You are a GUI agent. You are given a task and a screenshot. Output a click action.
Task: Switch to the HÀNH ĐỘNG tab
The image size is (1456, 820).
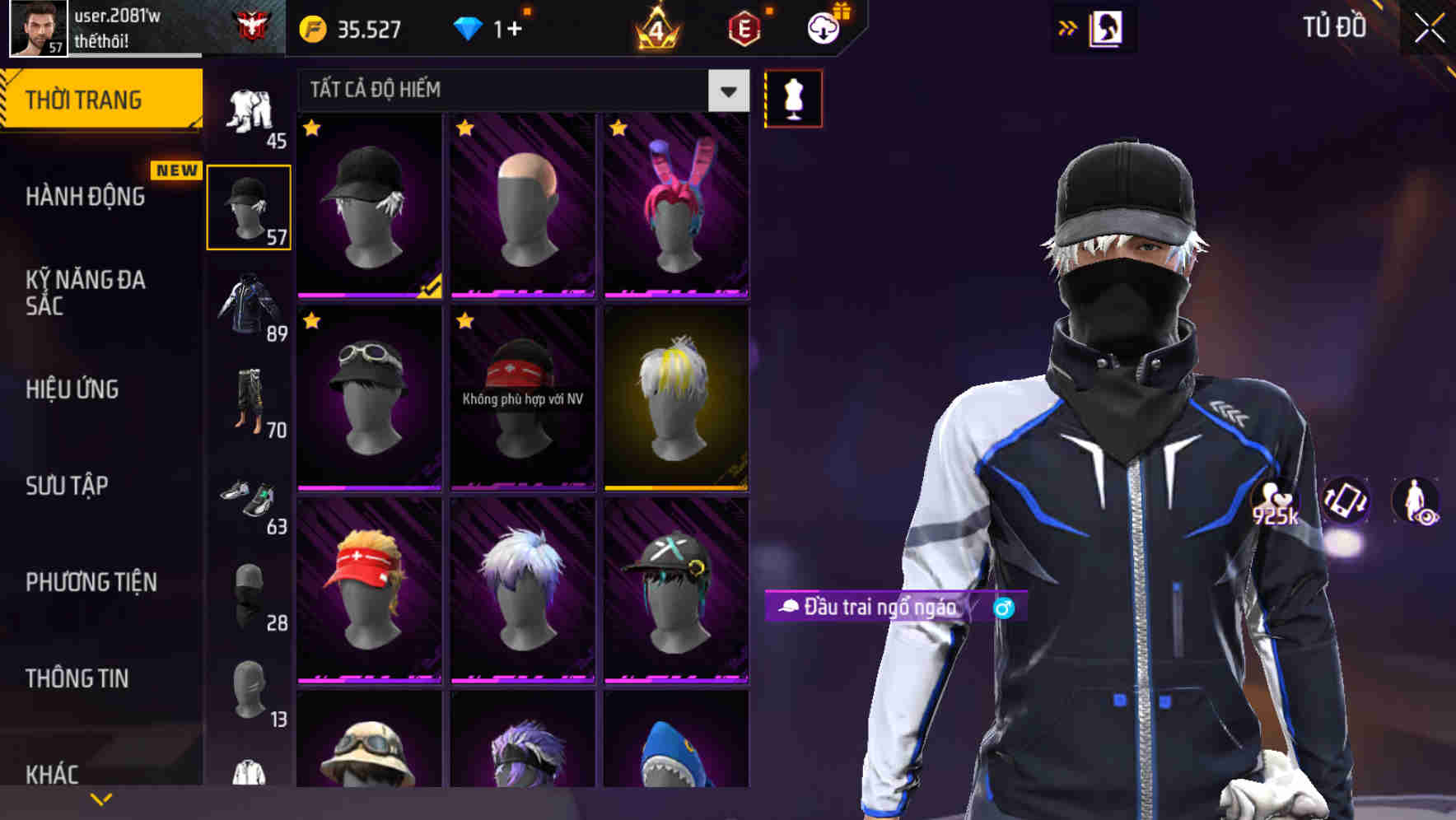click(86, 197)
